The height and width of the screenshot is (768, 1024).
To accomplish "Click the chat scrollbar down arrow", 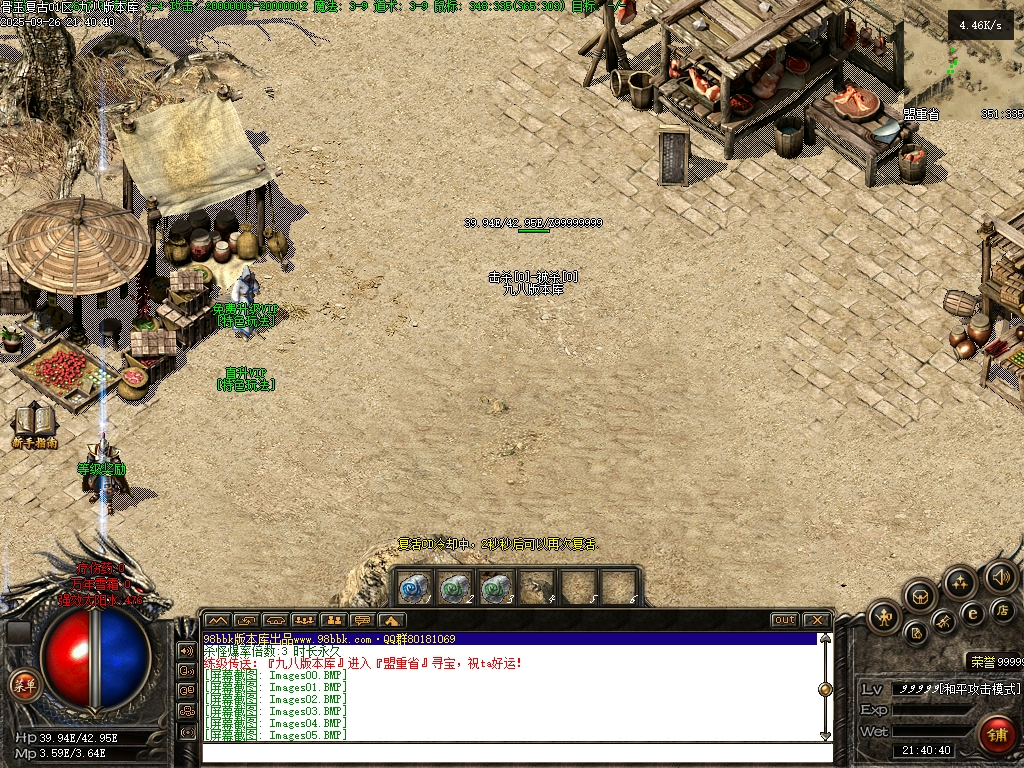I will coord(825,737).
